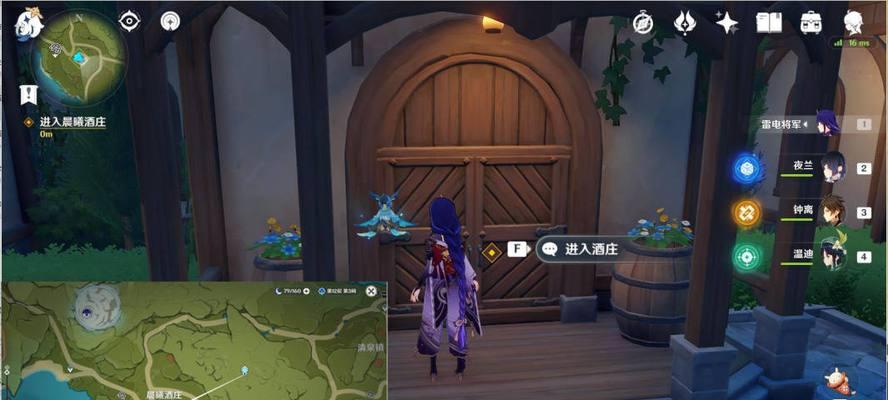Open the adventurer handbook book icon
This screenshot has width=888, height=400.
768,22
